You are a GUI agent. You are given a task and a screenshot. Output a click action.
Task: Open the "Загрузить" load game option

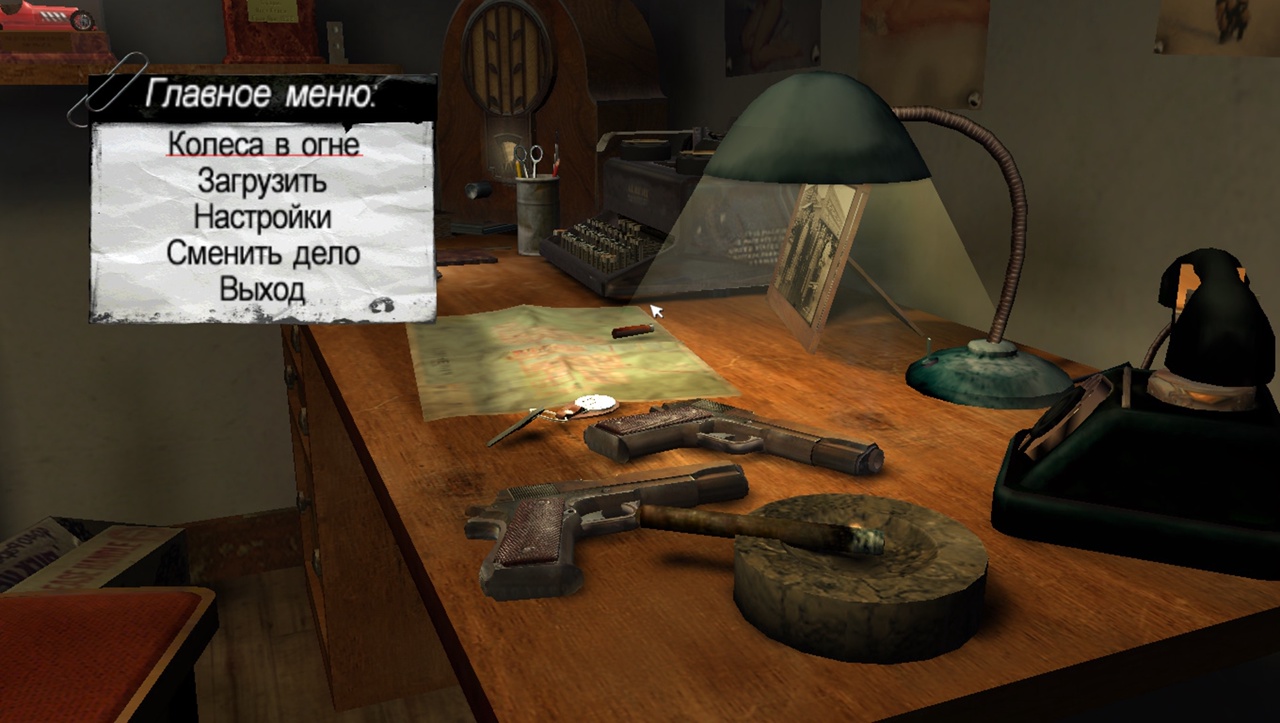(x=262, y=181)
